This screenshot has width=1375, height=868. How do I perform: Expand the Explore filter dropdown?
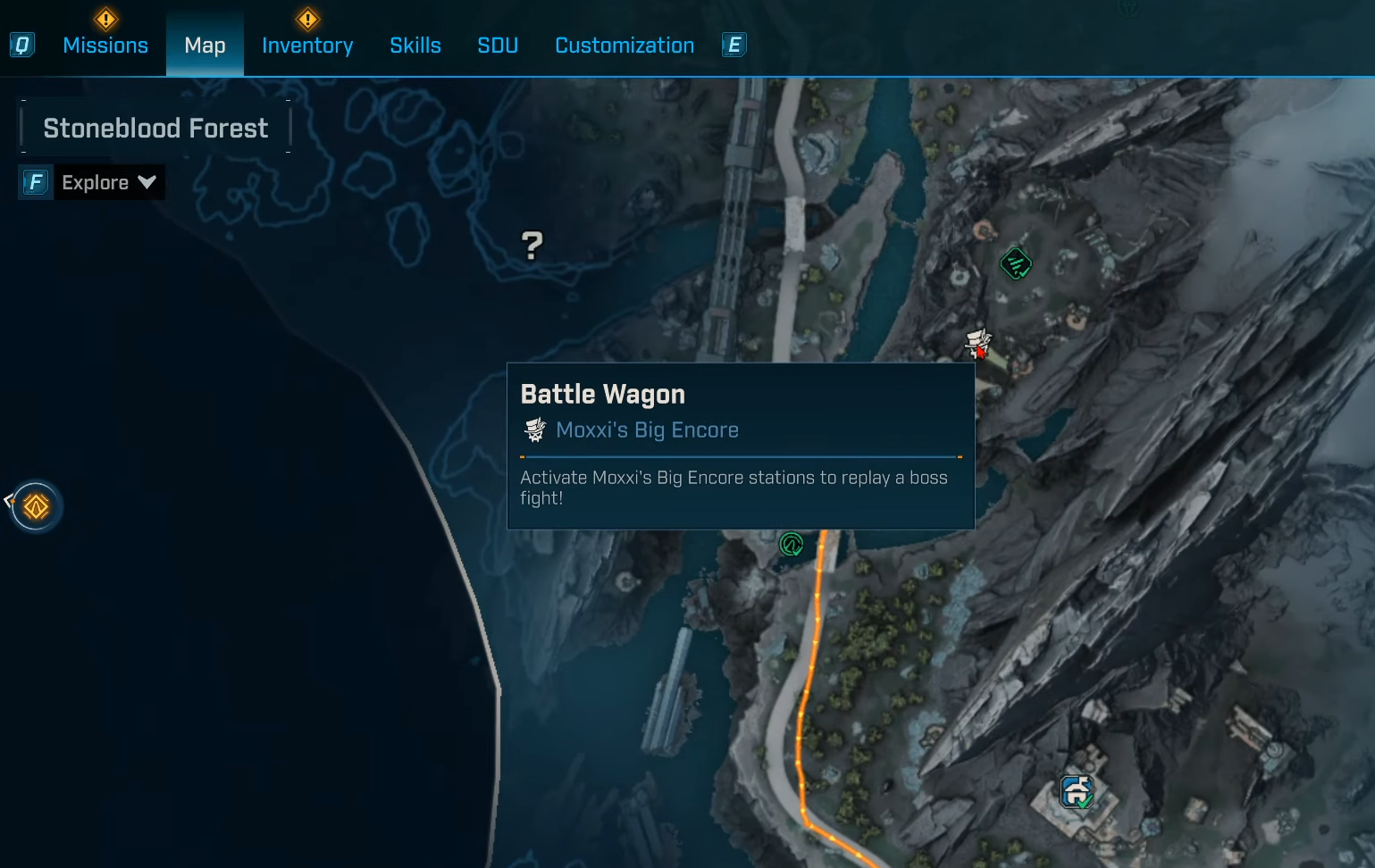[108, 183]
